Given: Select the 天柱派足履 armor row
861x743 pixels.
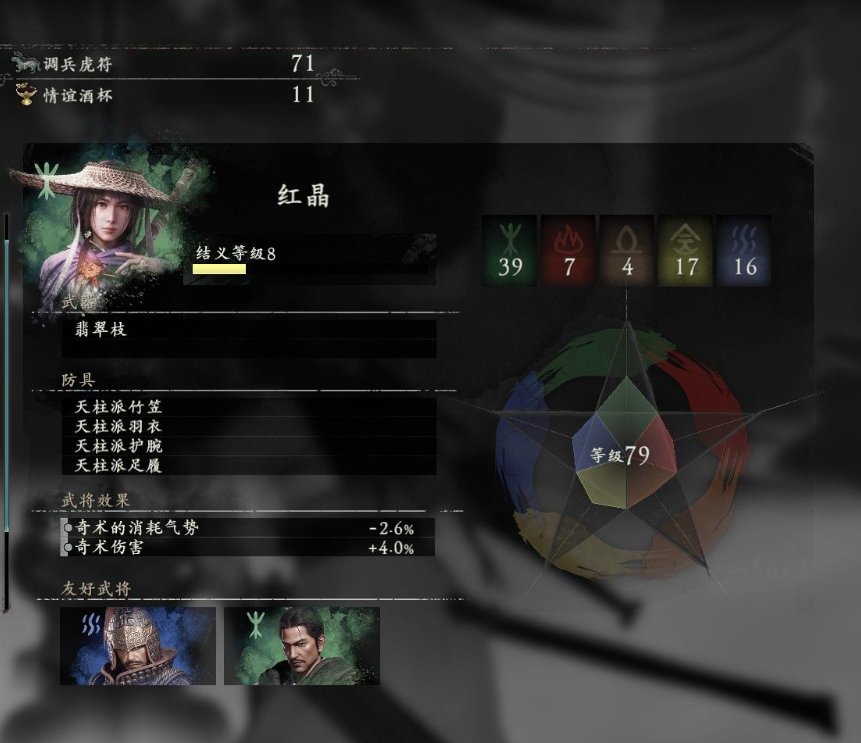Looking at the screenshot, I should coord(248,465).
